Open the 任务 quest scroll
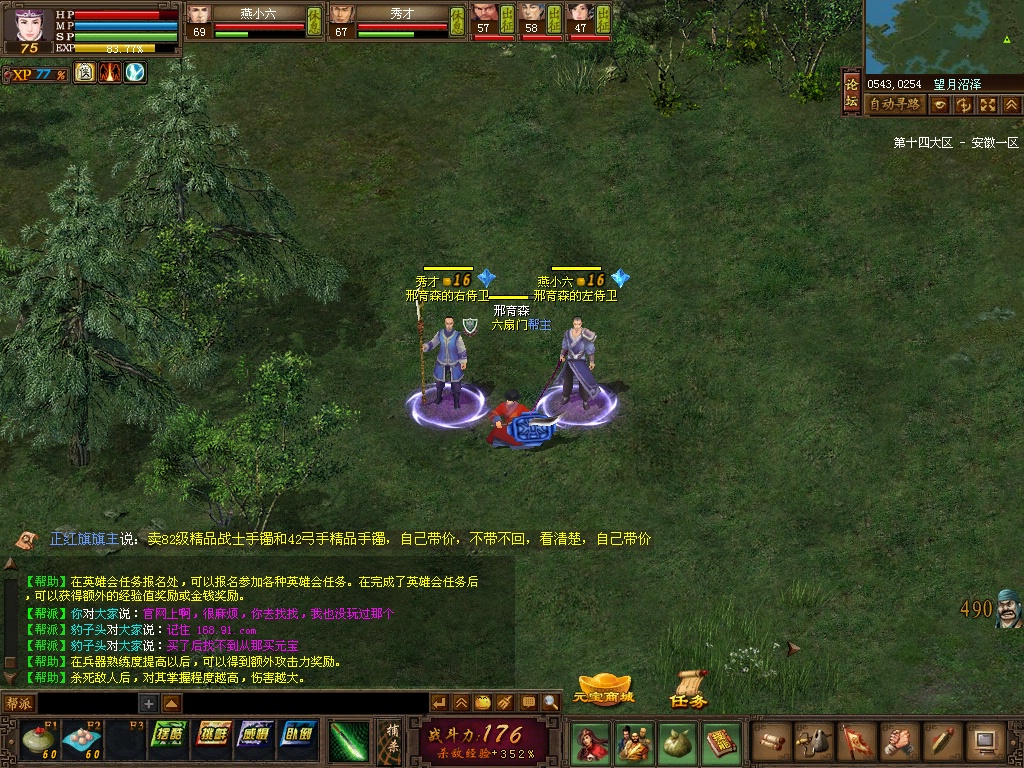Image resolution: width=1024 pixels, height=768 pixels. point(689,690)
